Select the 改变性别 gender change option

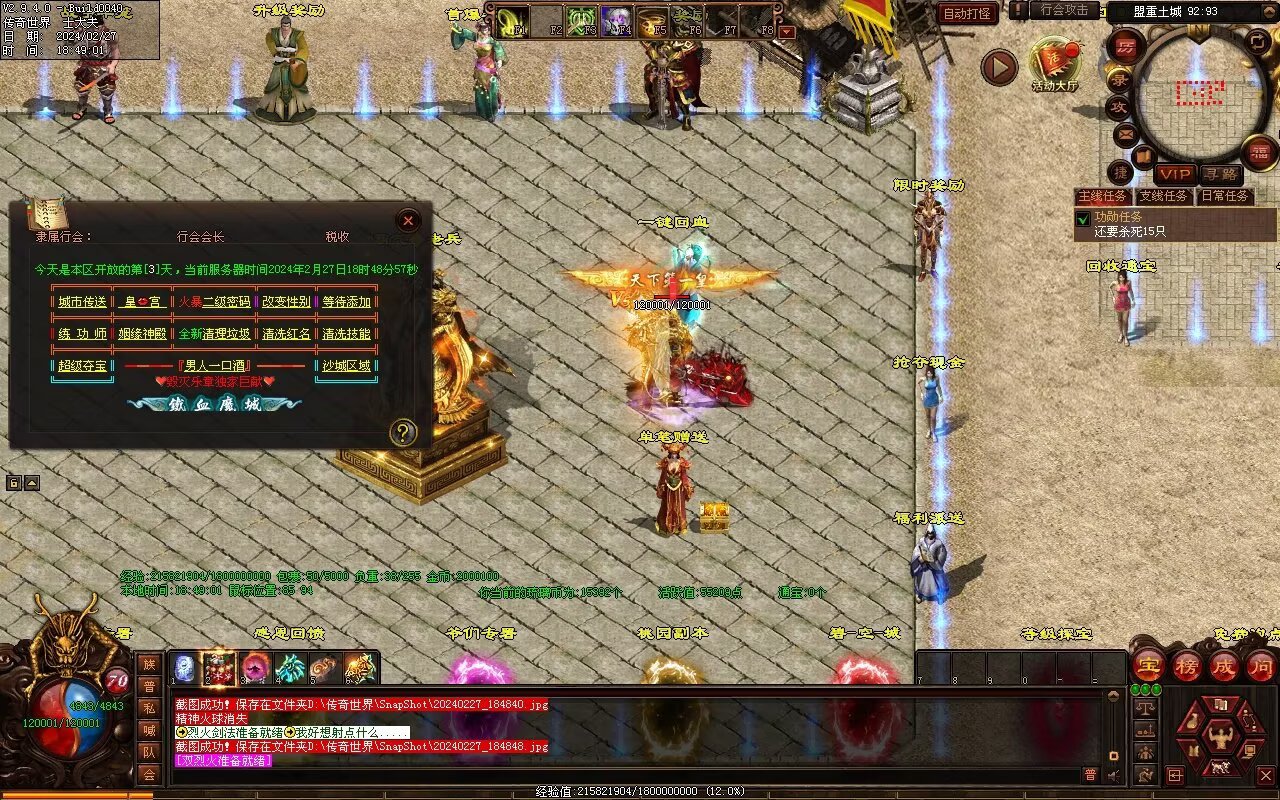[286, 302]
